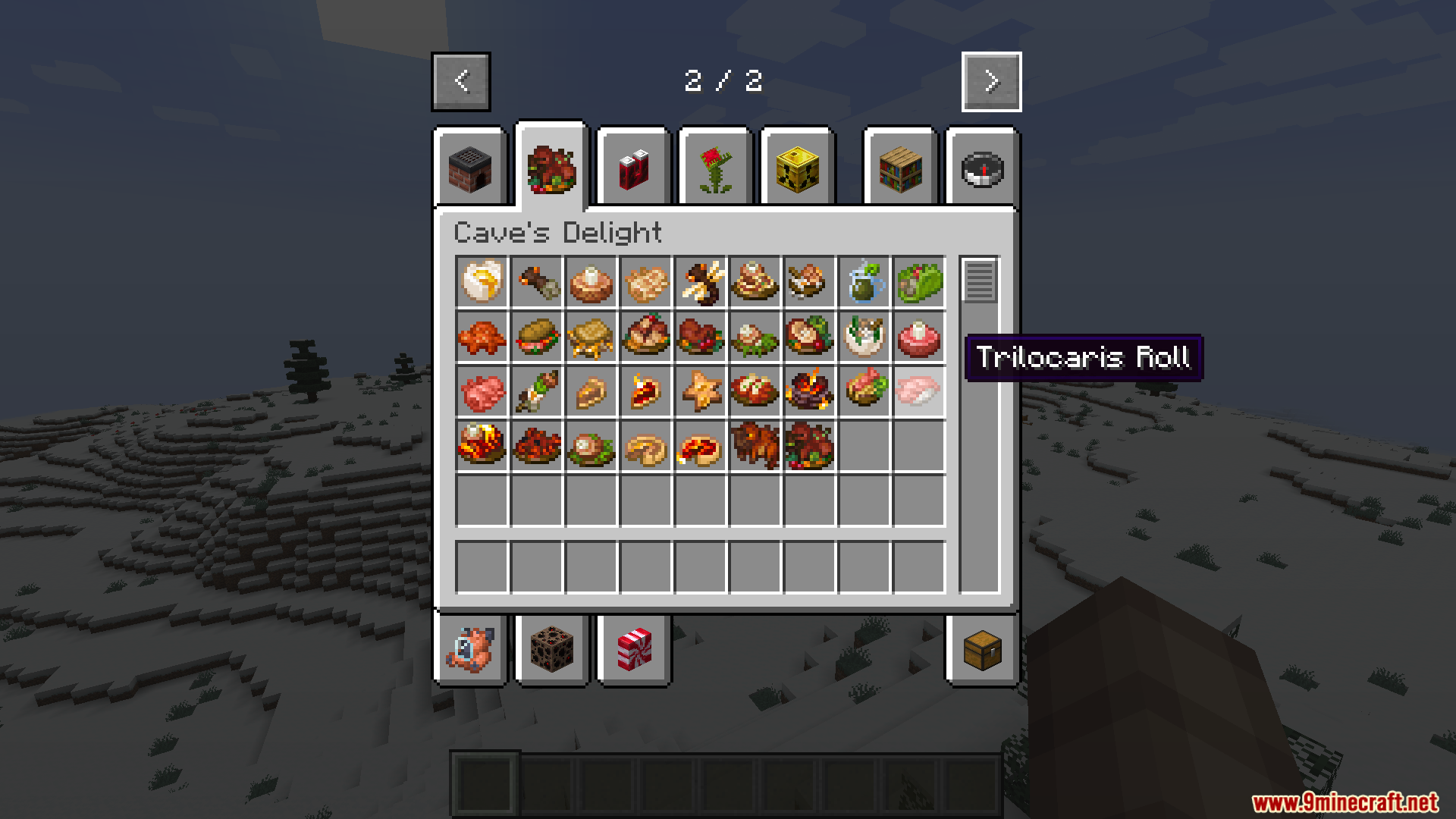The height and width of the screenshot is (819, 1456).
Task: Go to the previous creative tab page
Action: tap(461, 81)
